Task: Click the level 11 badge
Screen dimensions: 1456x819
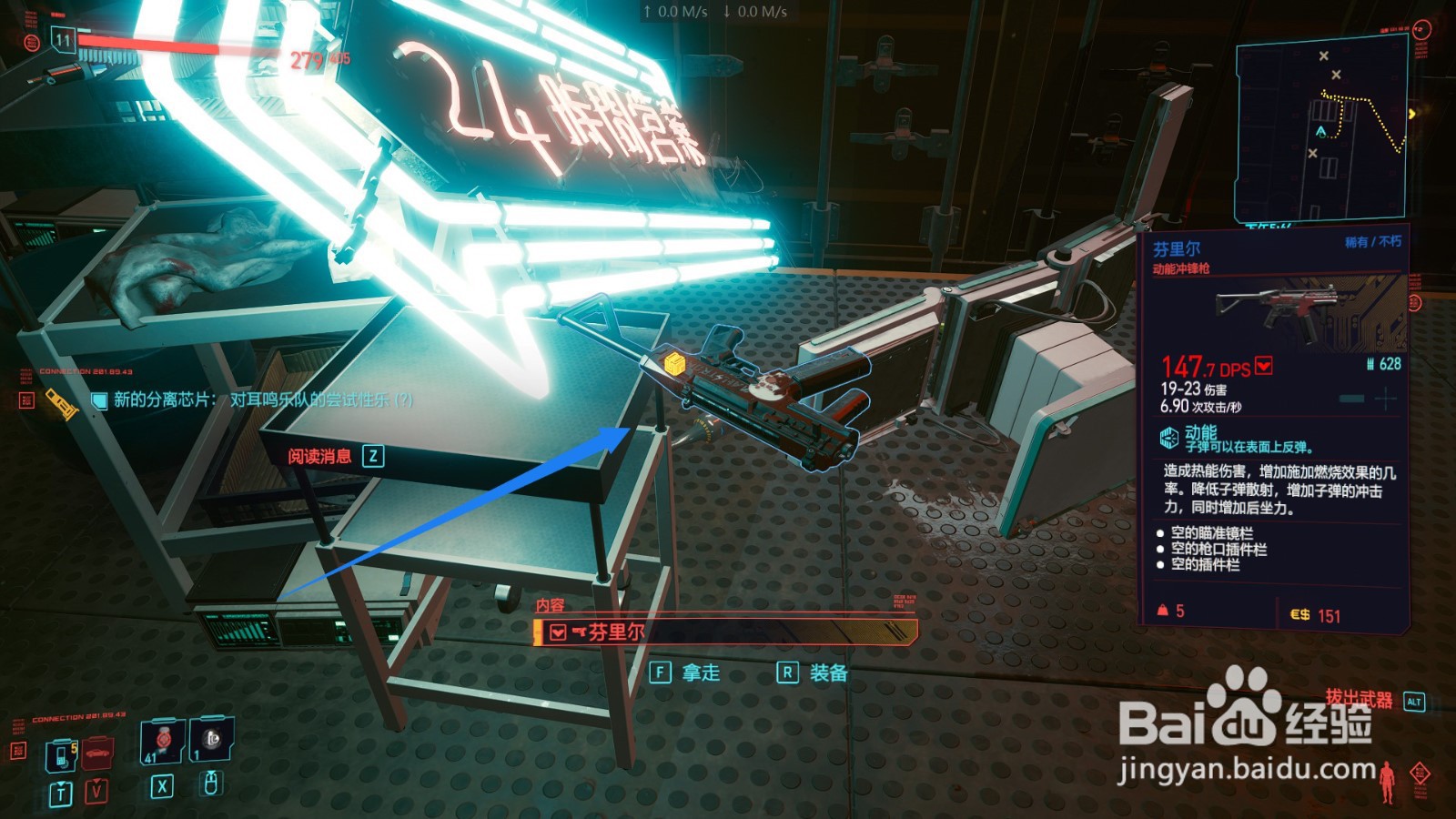Action: [x=63, y=39]
